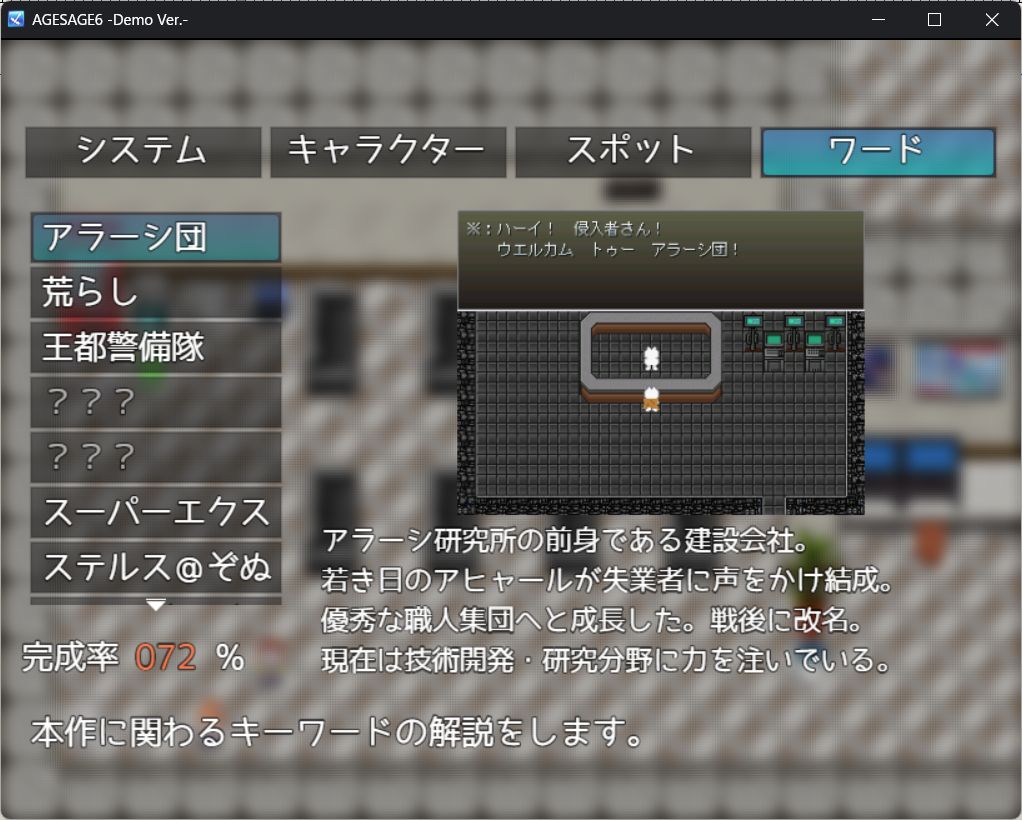Minimize the AGESAGE6 window
The height and width of the screenshot is (820, 1022).
click(x=878, y=20)
